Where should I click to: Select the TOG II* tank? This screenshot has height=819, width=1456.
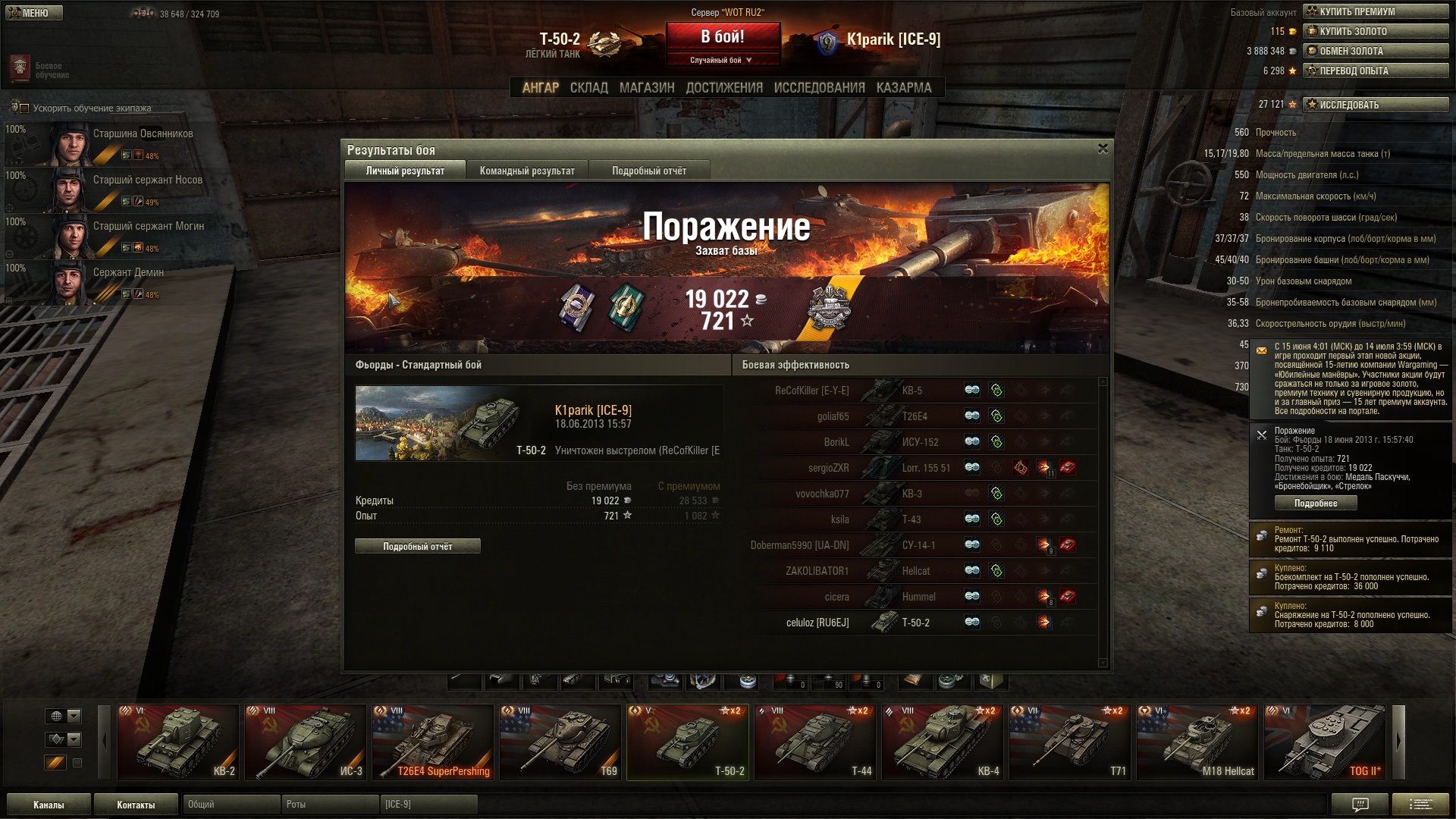(x=1325, y=742)
